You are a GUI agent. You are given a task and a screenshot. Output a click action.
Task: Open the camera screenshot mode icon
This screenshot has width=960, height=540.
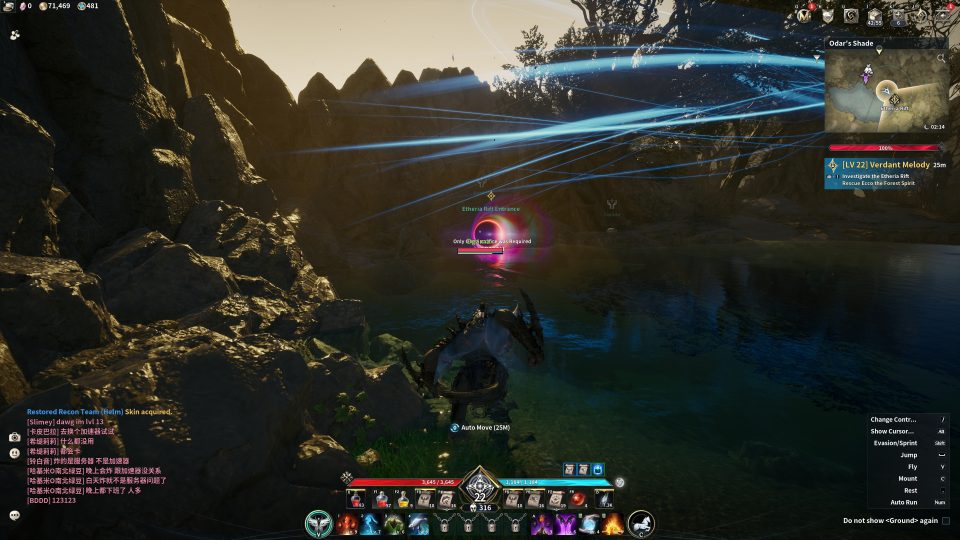(x=15, y=437)
